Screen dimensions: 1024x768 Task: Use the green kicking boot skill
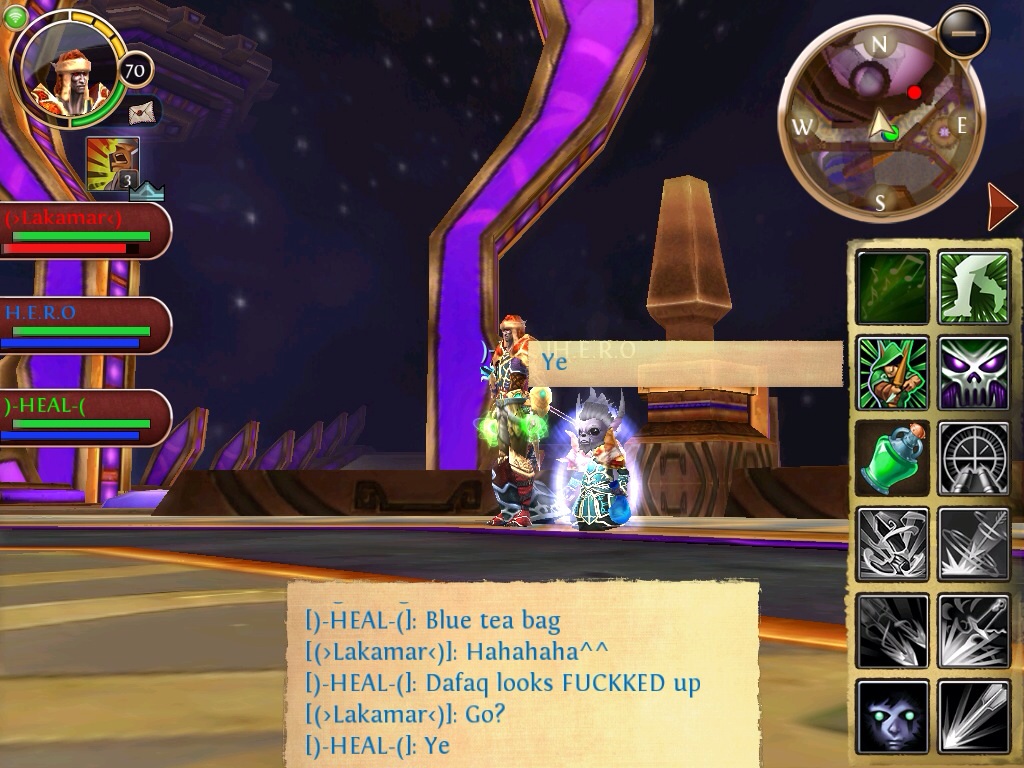pos(974,287)
